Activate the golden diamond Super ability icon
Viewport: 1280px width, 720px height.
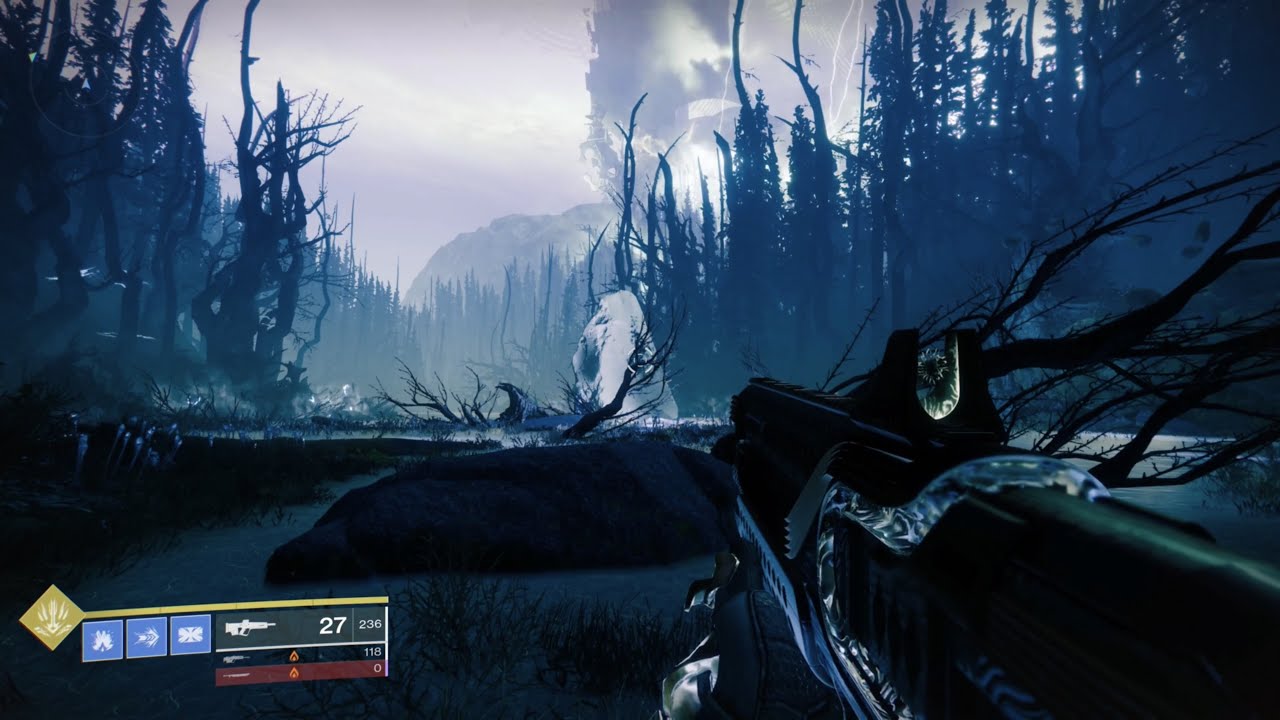point(53,617)
